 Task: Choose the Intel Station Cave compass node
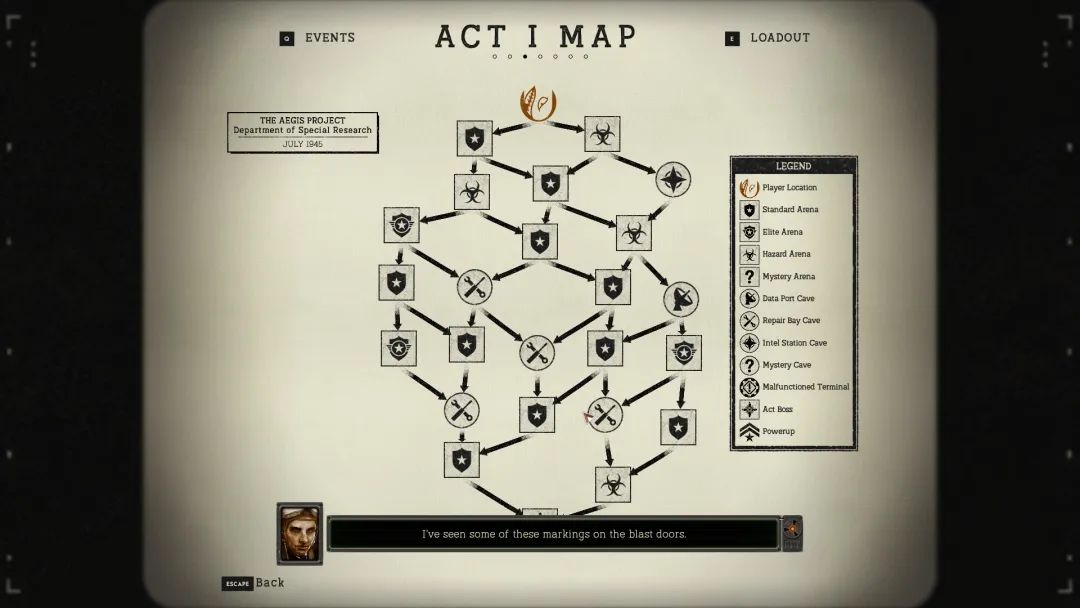[x=673, y=180]
